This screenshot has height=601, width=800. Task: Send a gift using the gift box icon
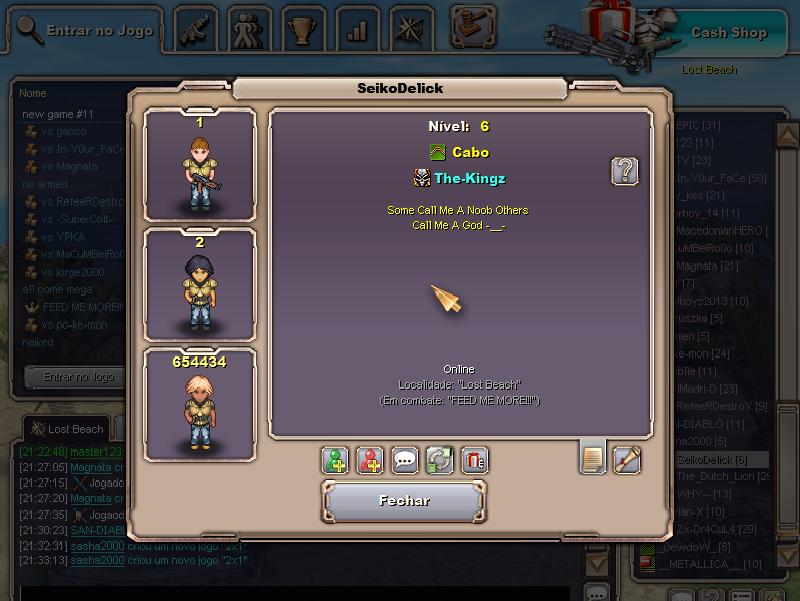(x=475, y=460)
